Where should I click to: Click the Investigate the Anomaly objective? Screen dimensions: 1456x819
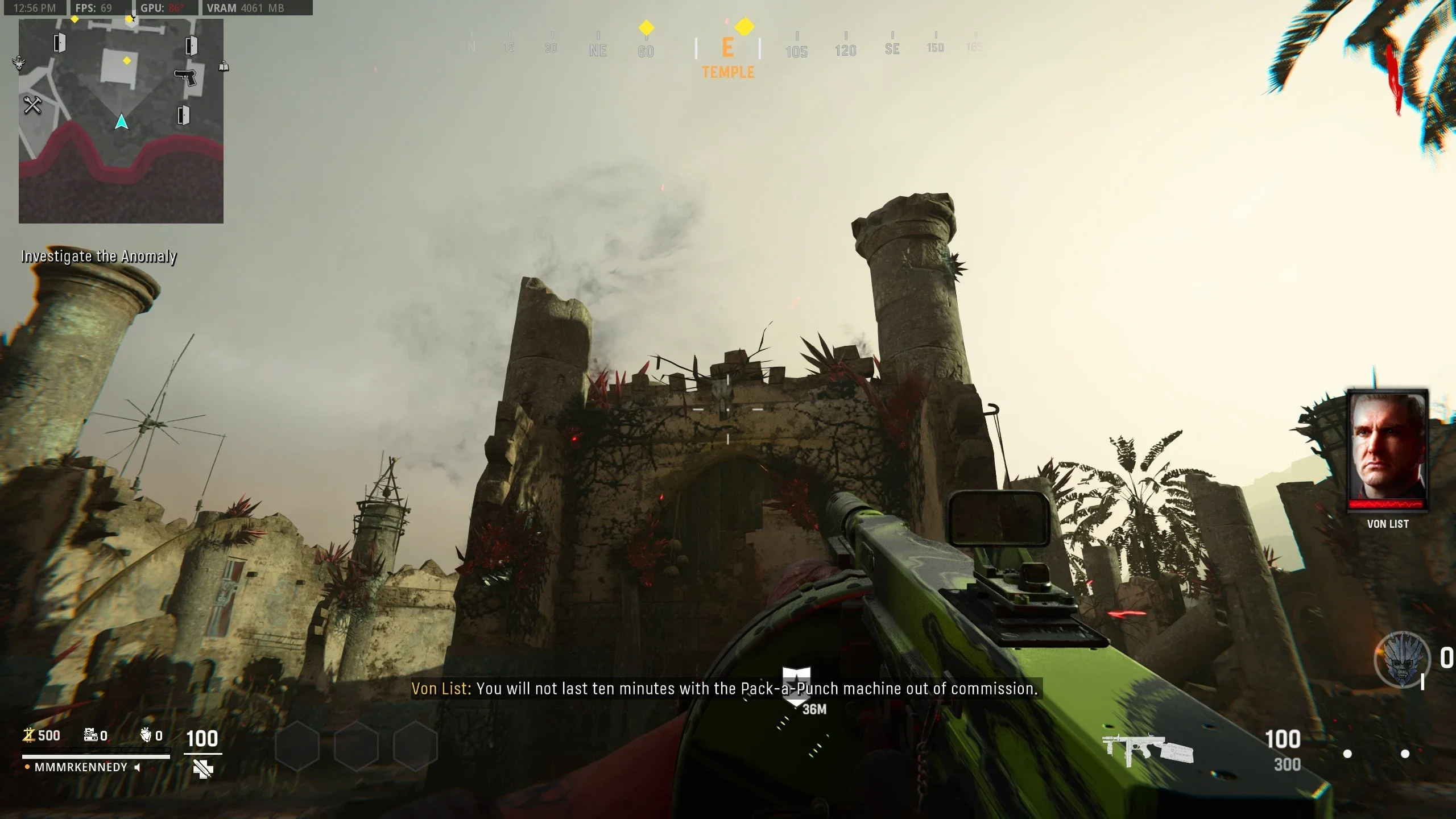98,257
